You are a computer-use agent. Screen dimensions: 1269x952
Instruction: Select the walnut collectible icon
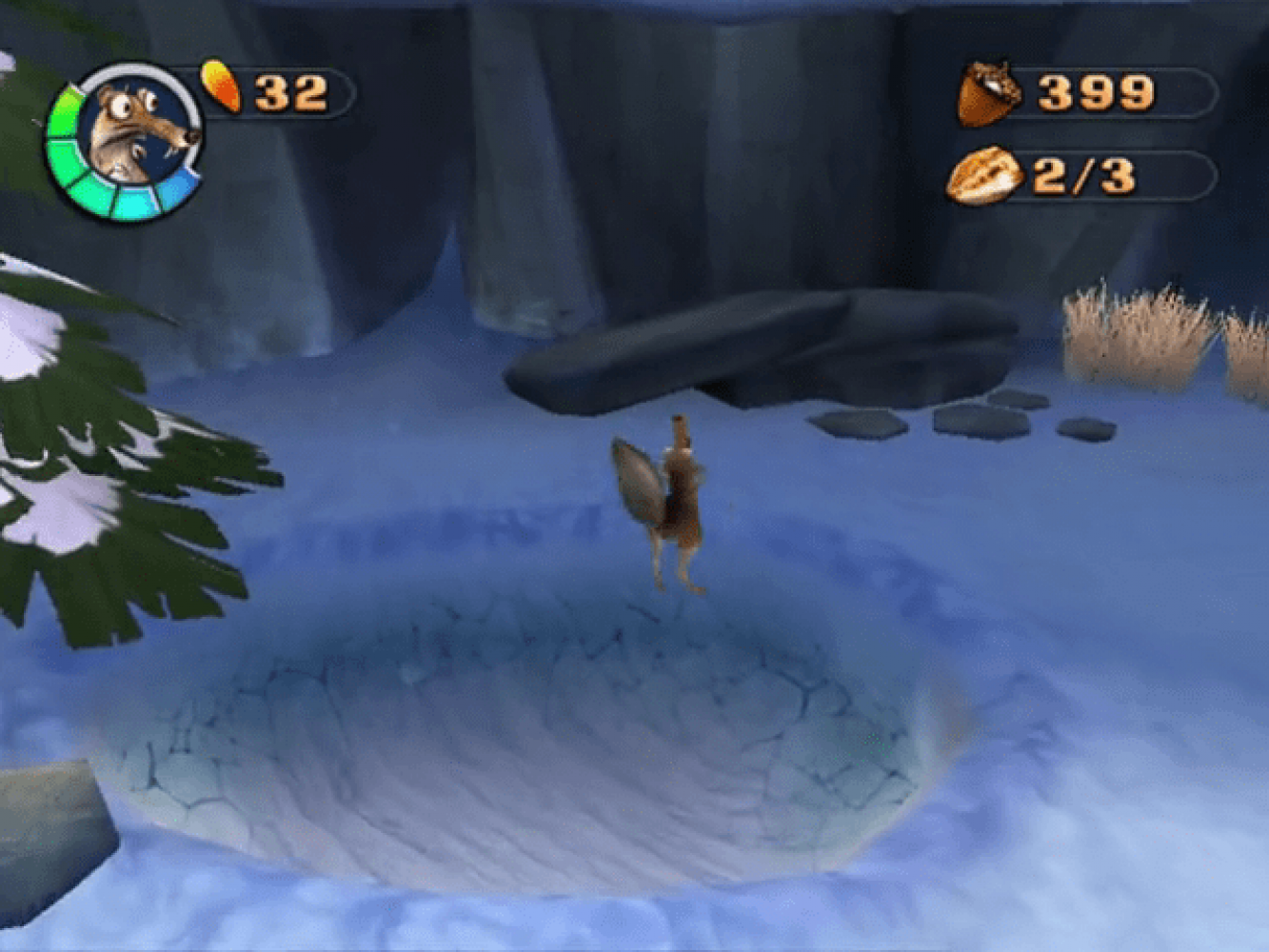[x=984, y=176]
